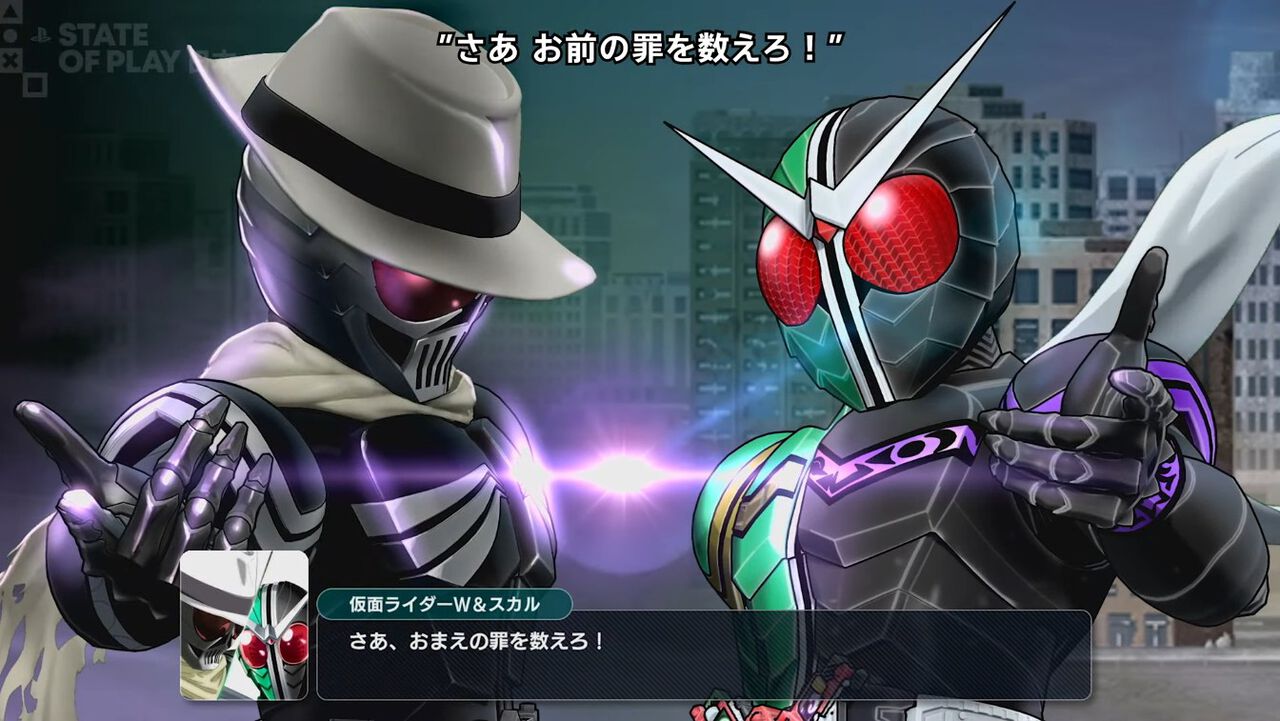The height and width of the screenshot is (721, 1280).
Task: Click the PlayStation Cross button icon
Action: 11,60
